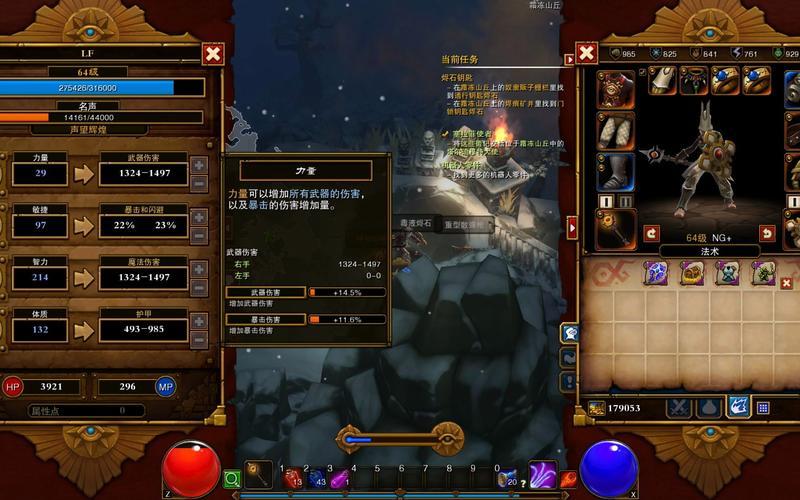Close the inventory panel
This screenshot has height=500, width=800.
[587, 53]
